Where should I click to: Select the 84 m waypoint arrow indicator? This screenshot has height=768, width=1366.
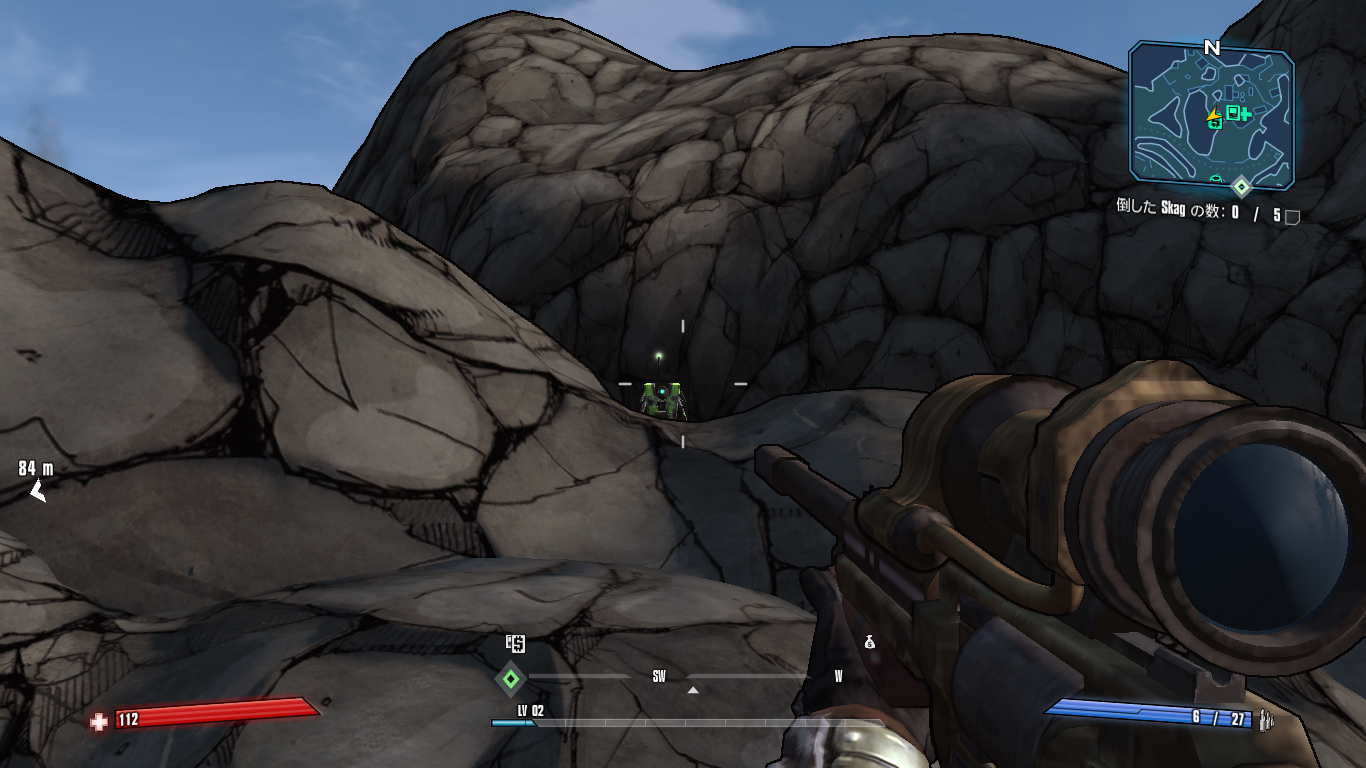coord(38,490)
